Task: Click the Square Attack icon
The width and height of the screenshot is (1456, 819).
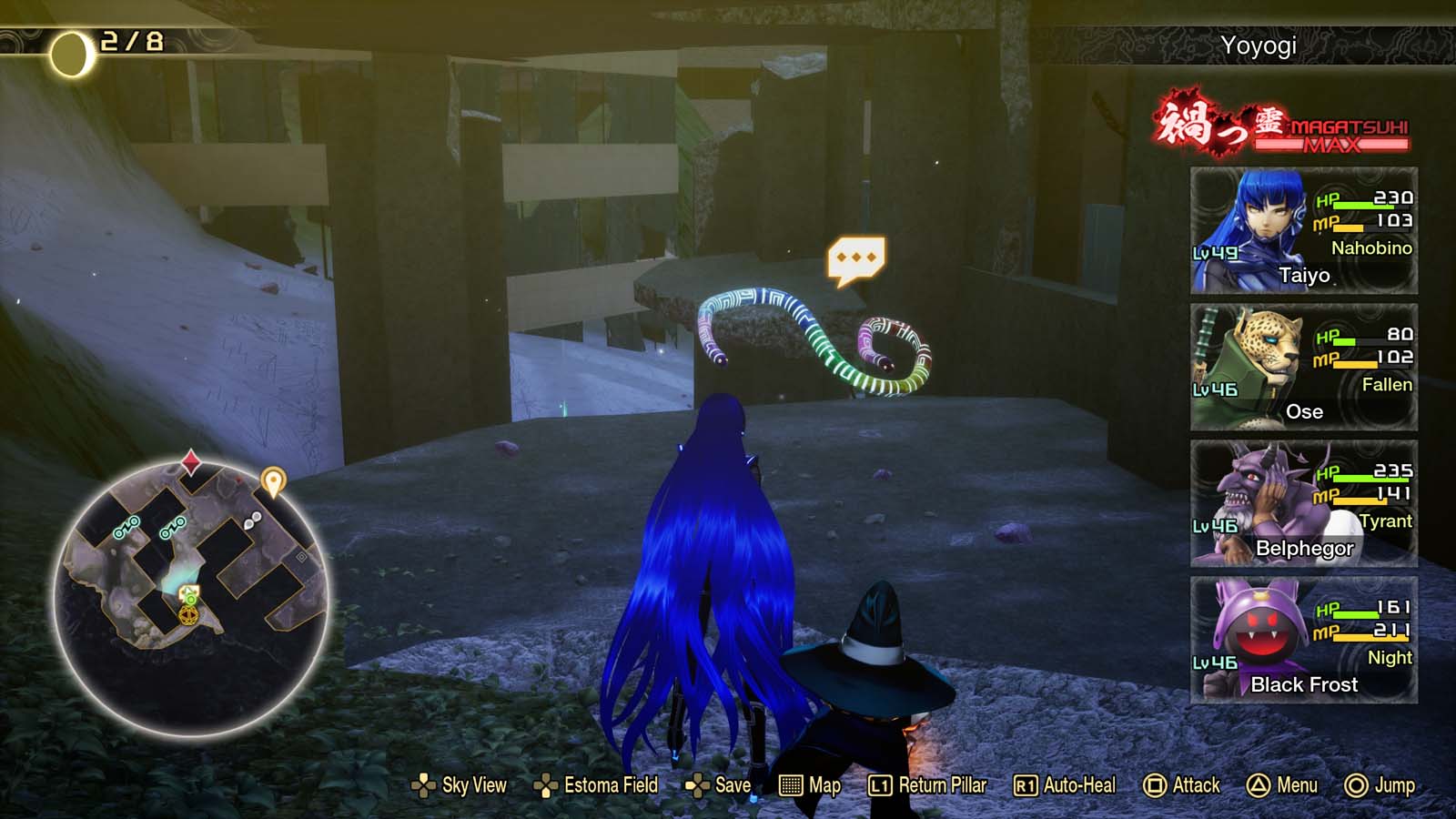Action: 1155,784
